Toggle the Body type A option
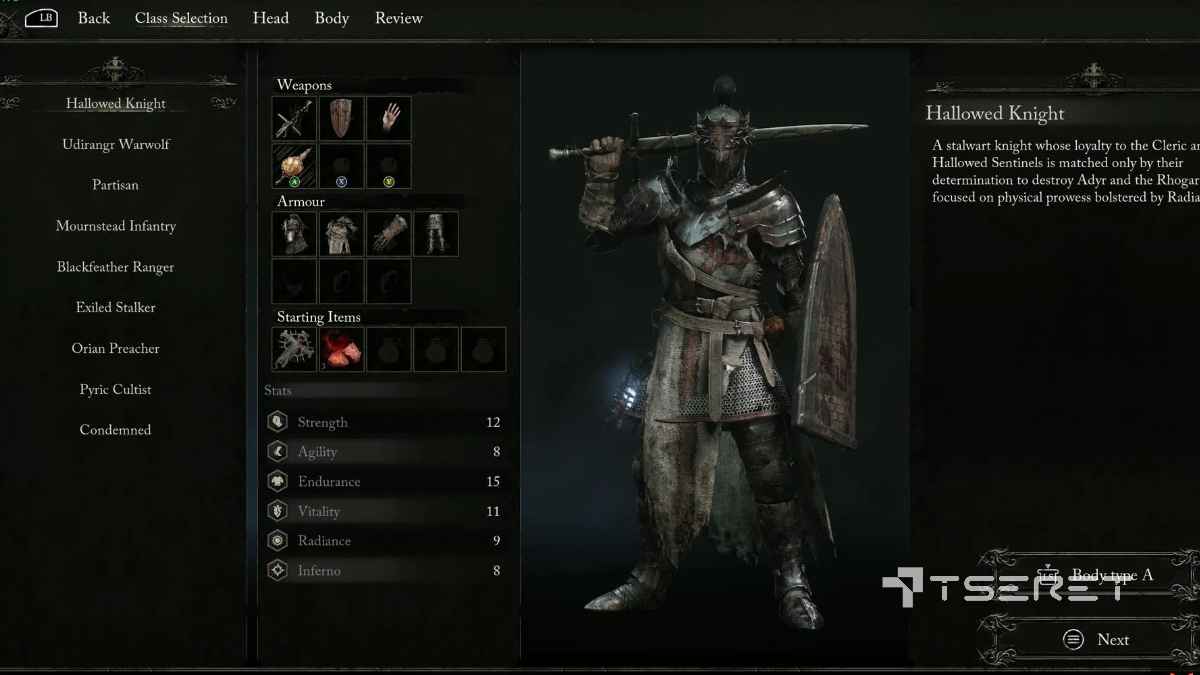This screenshot has height=675, width=1200. [x=1100, y=576]
